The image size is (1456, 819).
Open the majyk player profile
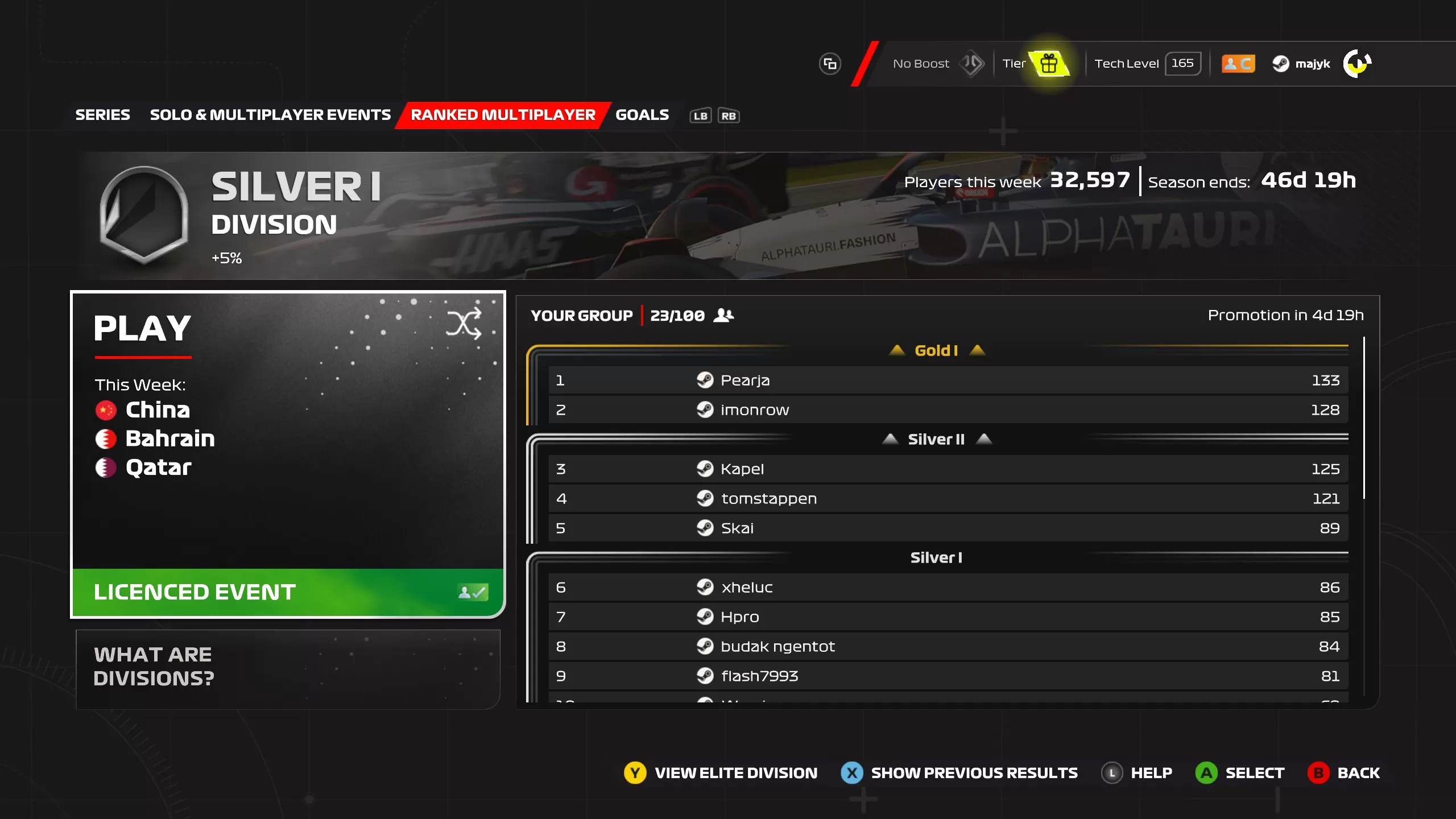click(1302, 64)
